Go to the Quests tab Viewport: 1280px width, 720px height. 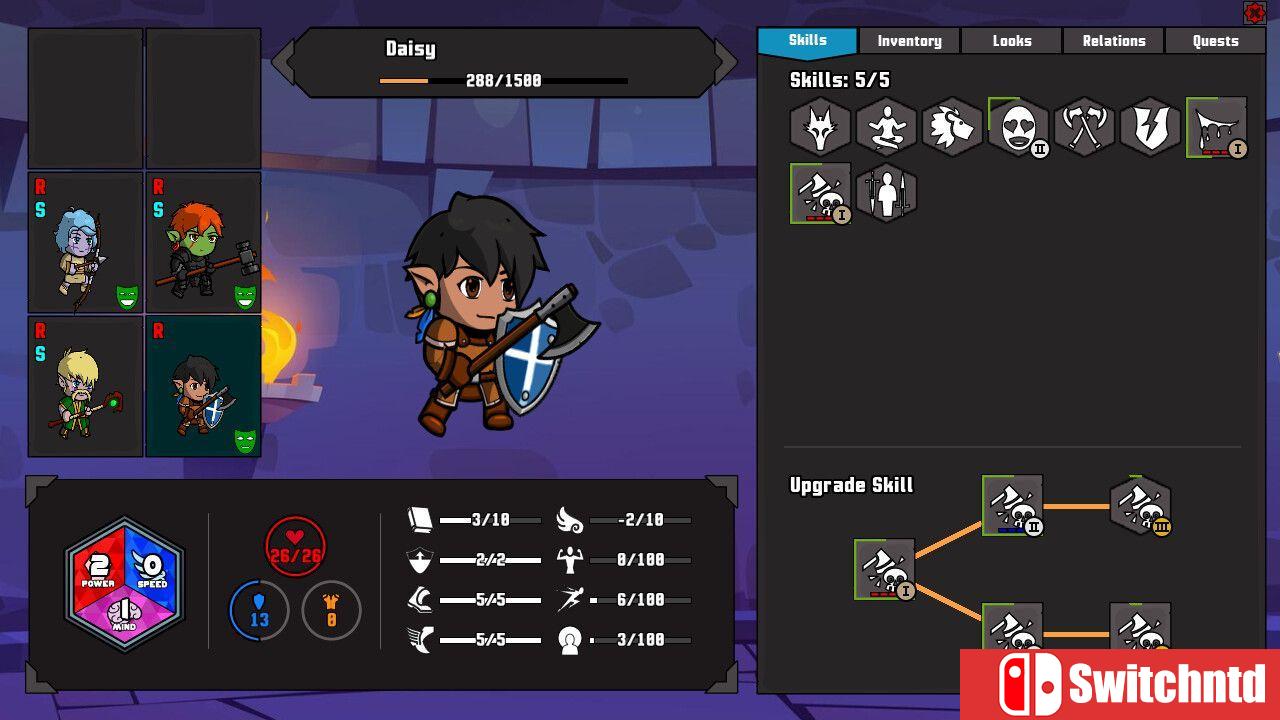(1215, 41)
